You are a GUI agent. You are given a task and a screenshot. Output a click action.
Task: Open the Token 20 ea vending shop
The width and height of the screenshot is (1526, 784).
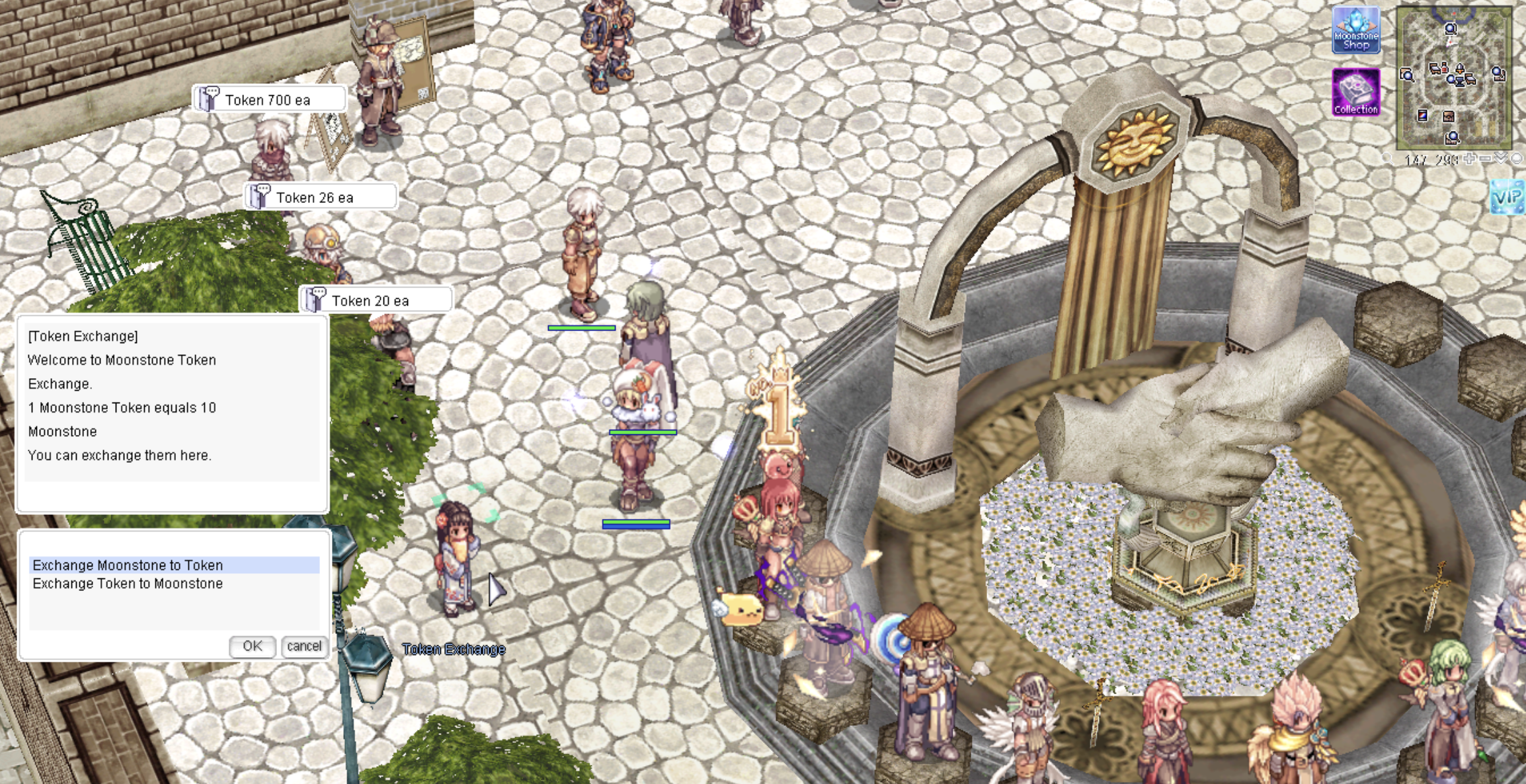click(376, 301)
